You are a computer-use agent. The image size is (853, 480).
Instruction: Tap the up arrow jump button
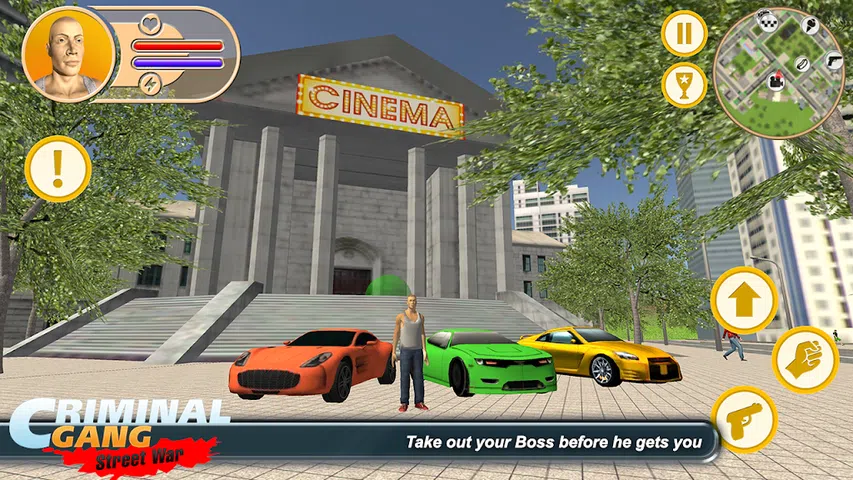744,299
